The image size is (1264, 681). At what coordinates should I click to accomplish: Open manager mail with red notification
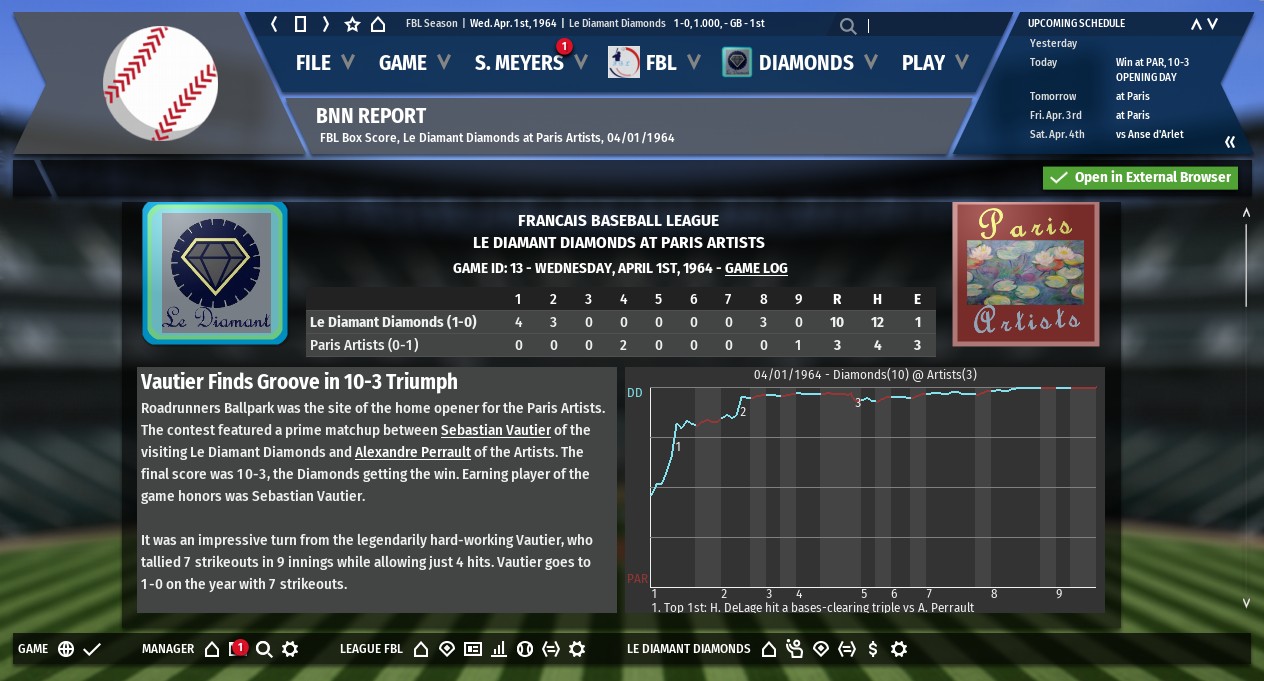pyautogui.click(x=238, y=649)
